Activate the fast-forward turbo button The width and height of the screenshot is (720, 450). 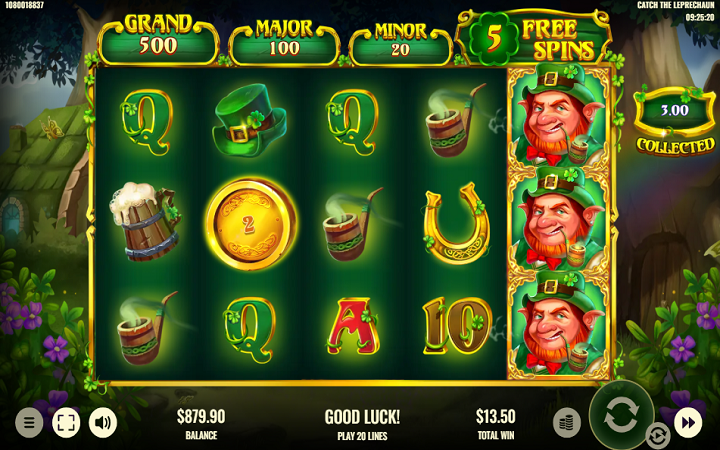(x=688, y=422)
